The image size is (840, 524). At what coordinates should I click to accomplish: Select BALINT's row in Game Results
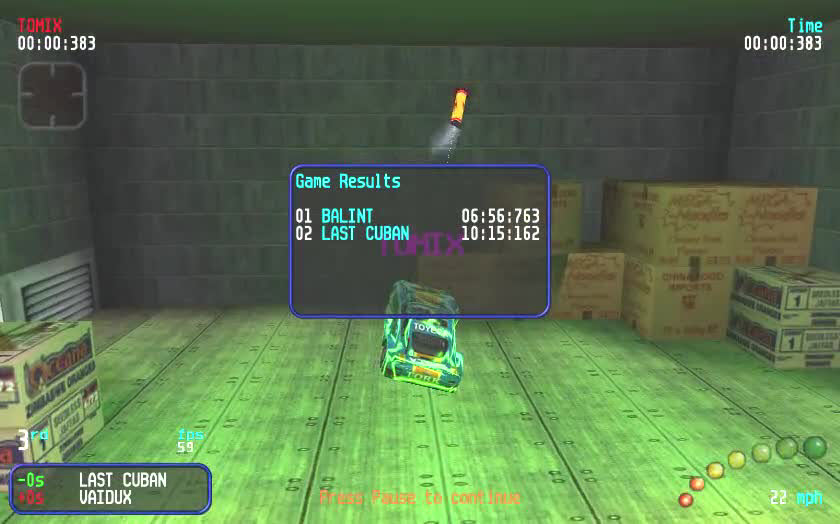pyautogui.click(x=417, y=216)
